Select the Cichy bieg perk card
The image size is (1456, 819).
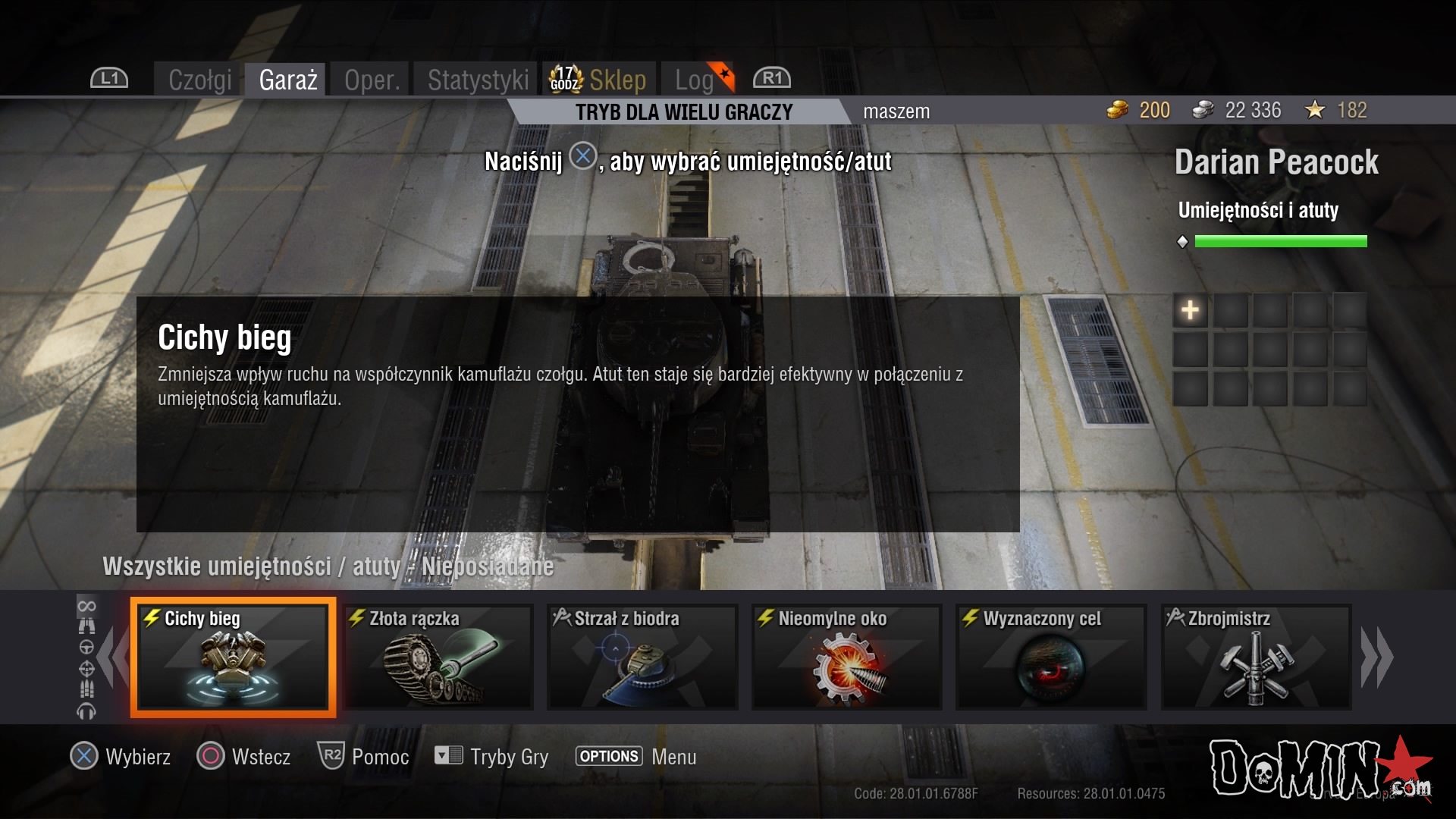233,657
